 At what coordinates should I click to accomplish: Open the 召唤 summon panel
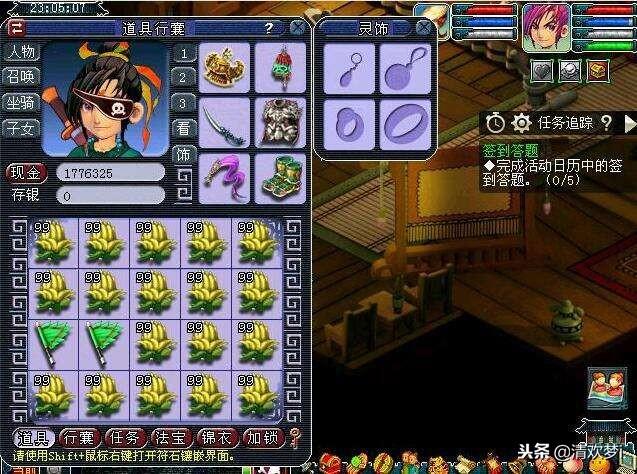(x=19, y=76)
